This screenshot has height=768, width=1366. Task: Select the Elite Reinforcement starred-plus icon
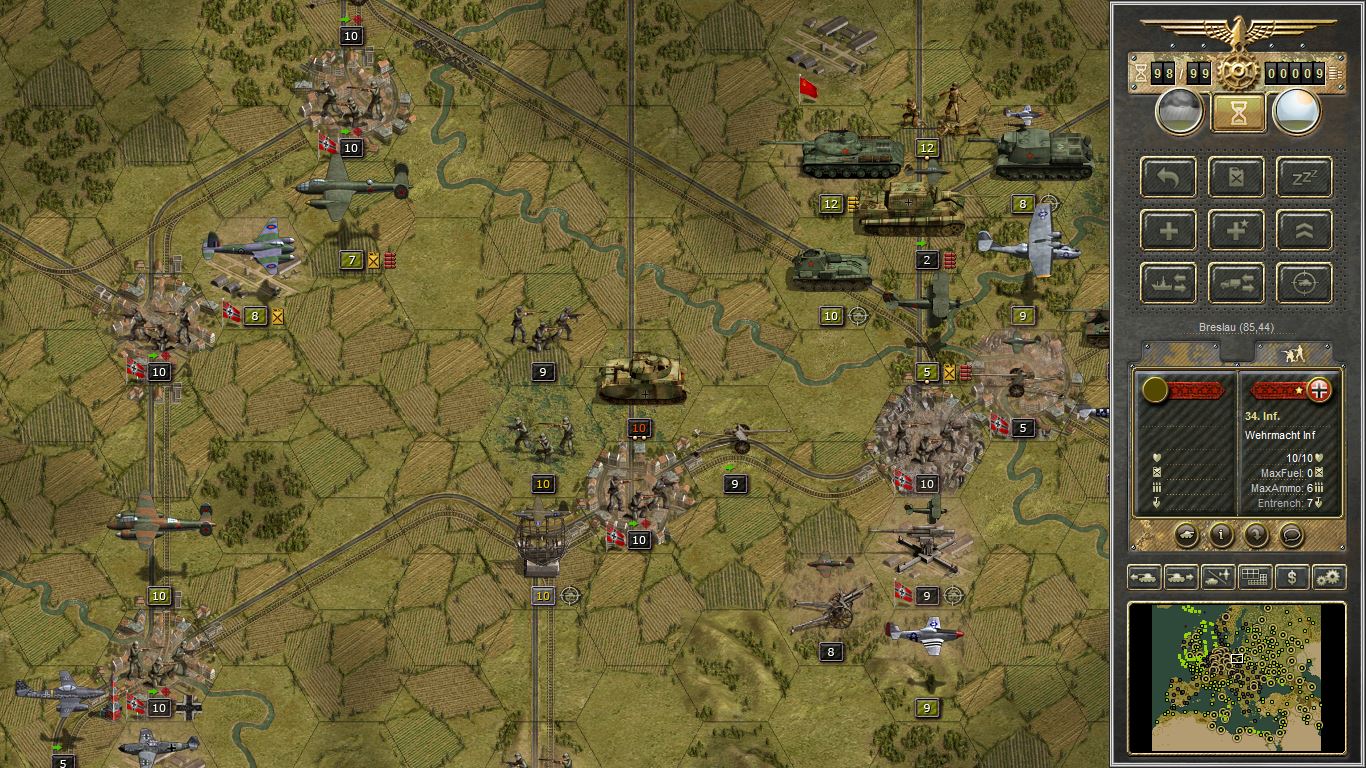click(x=1236, y=230)
